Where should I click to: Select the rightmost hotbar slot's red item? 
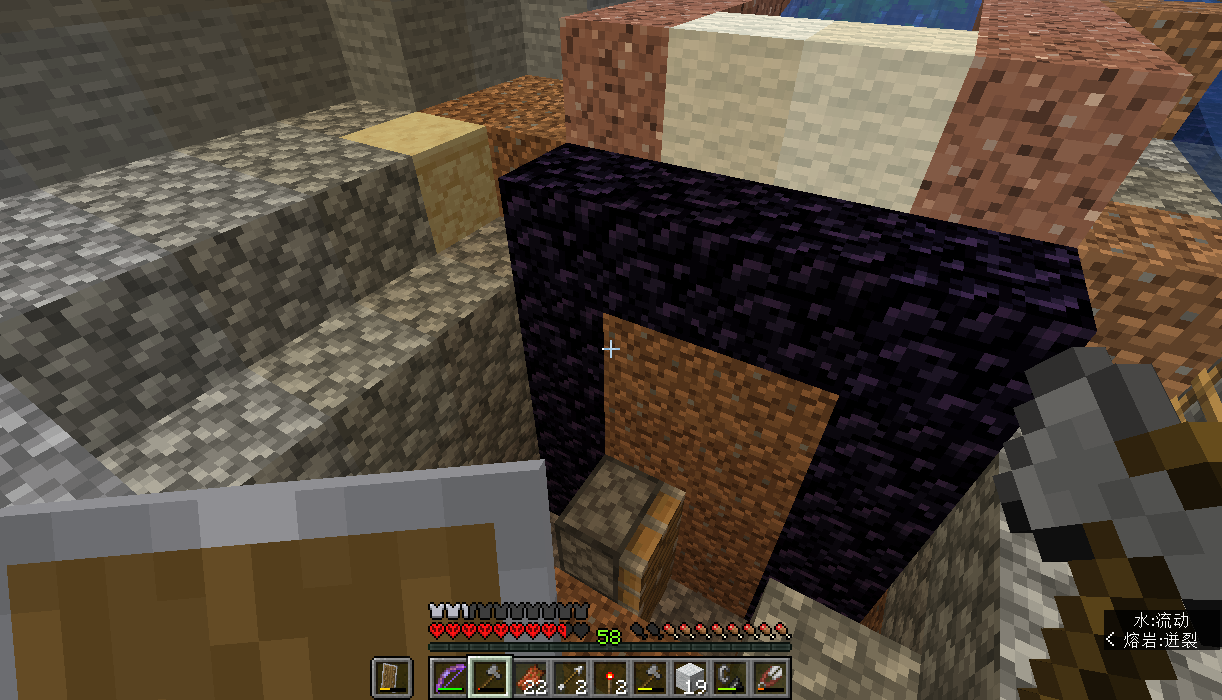770,678
